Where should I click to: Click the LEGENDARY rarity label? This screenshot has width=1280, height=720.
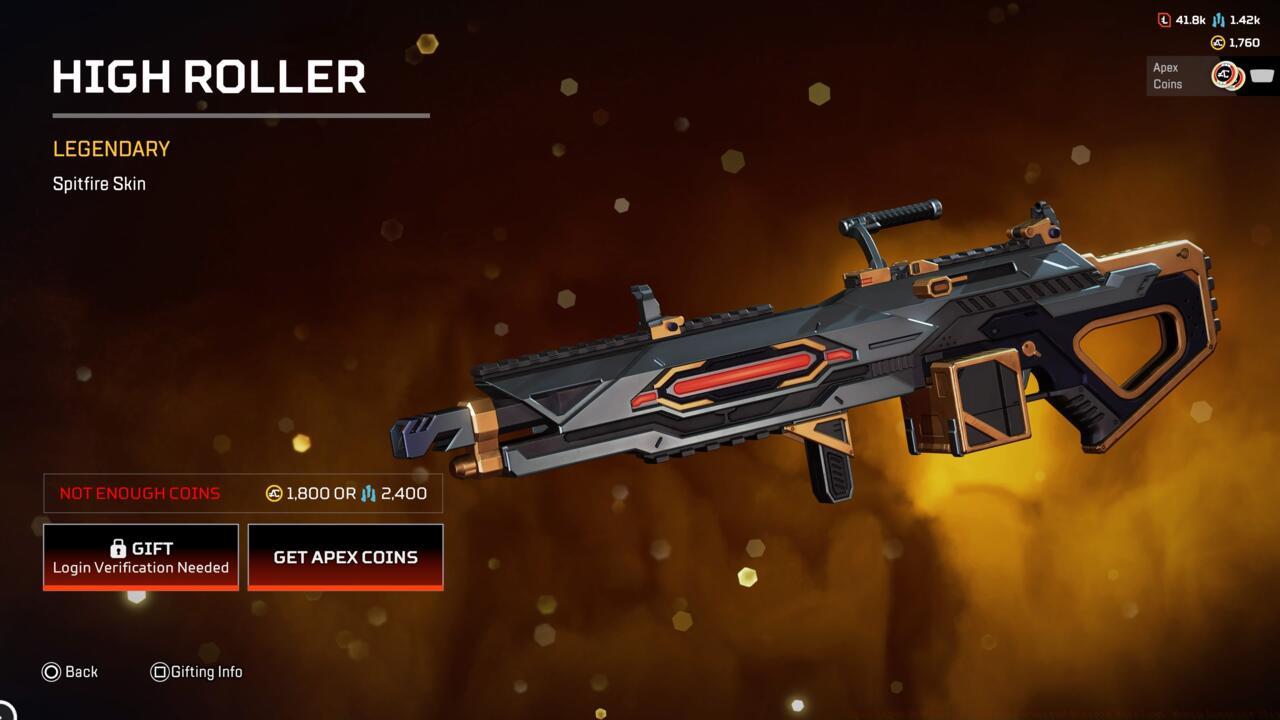pyautogui.click(x=110, y=148)
